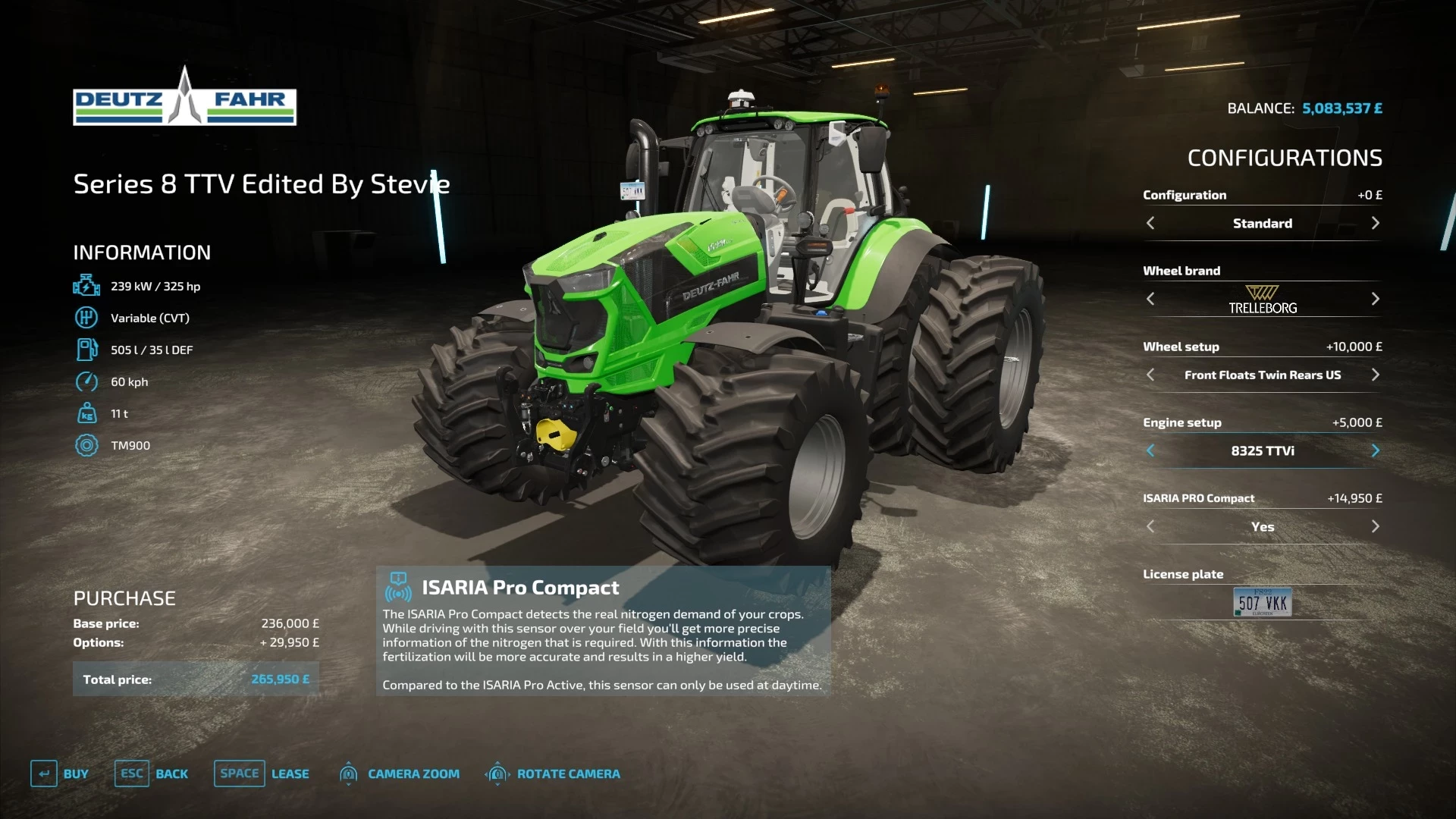The width and height of the screenshot is (1456, 819).
Task: Select the 11 t weight icon
Action: [86, 413]
